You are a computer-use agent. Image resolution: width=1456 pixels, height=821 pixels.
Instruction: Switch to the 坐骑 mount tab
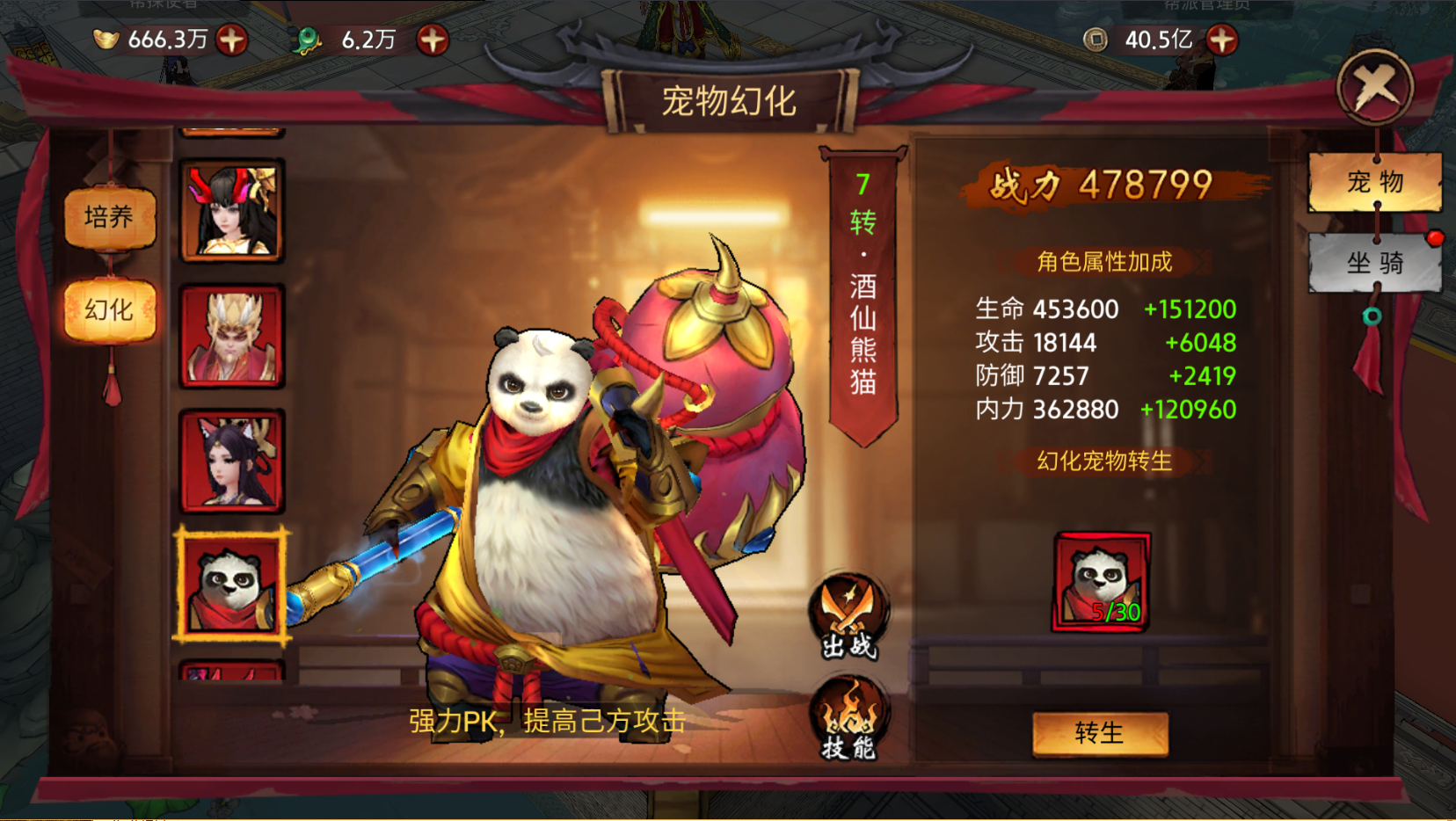pyautogui.click(x=1374, y=262)
